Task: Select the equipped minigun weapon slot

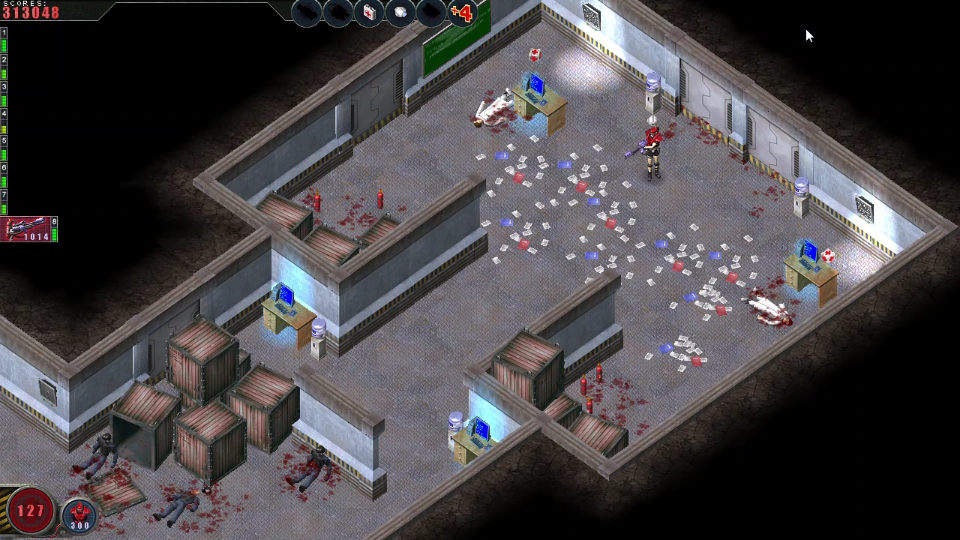Action: 29,229
